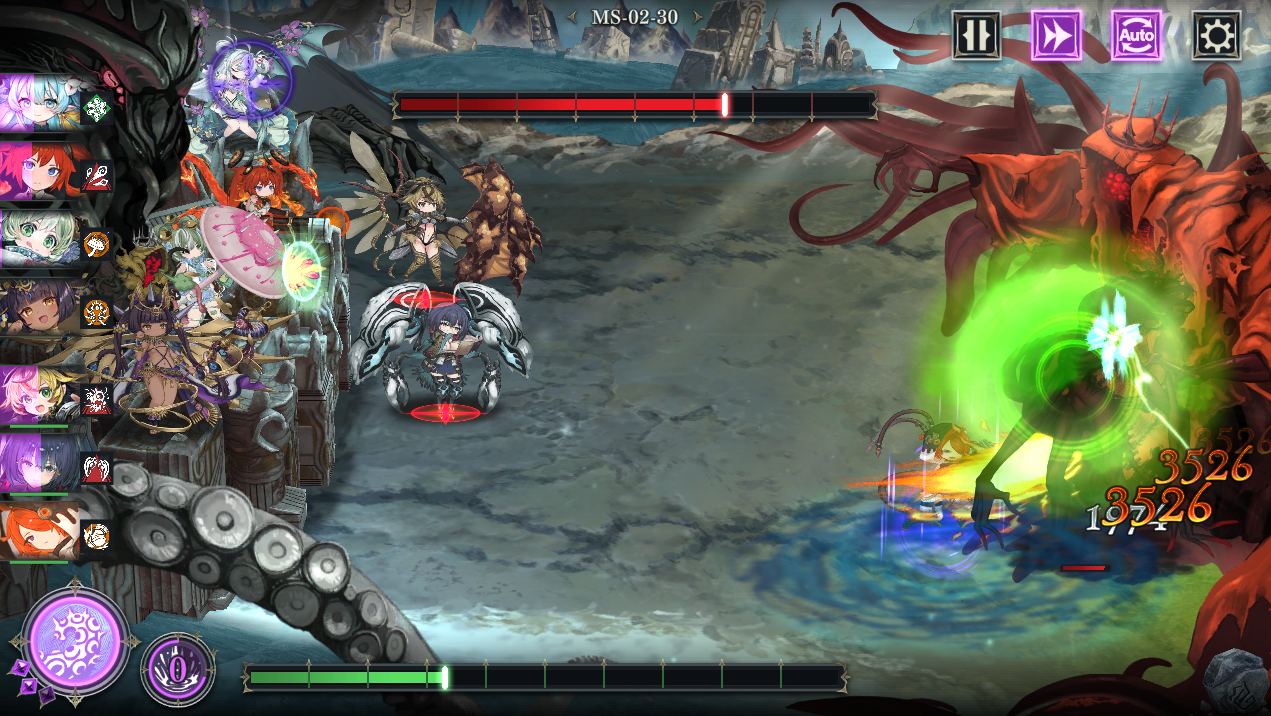This screenshot has height=716, width=1271.
Task: Select the green-haired character portrait
Action: [x=40, y=240]
